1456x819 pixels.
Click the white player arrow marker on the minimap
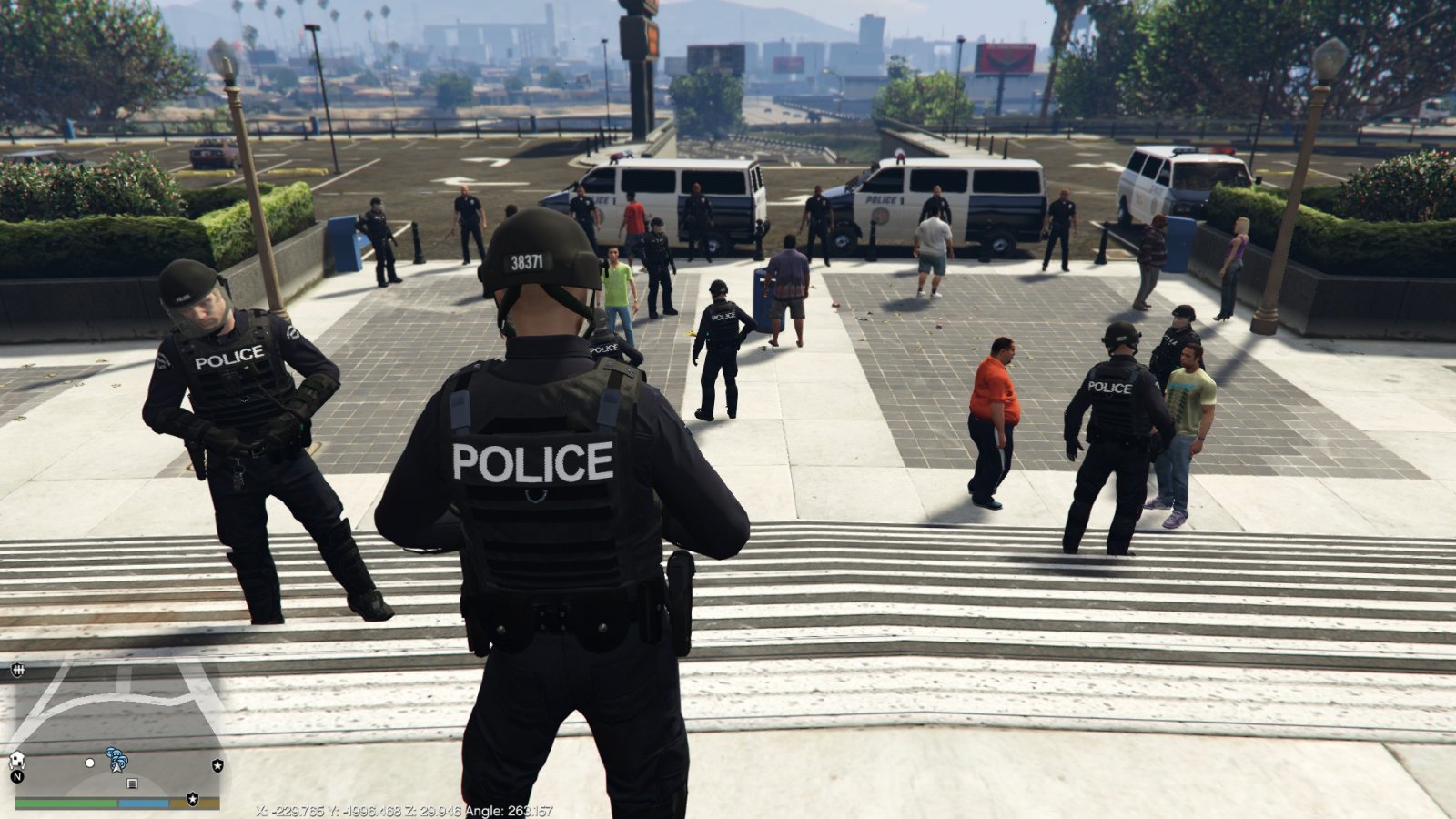coord(116,768)
